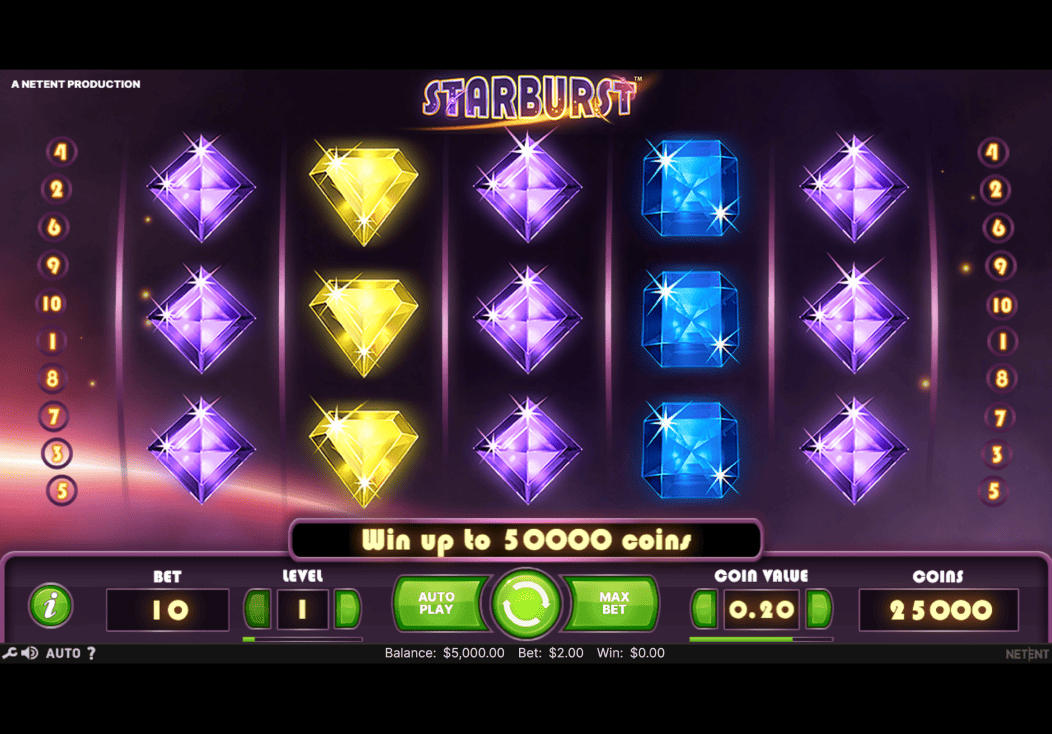This screenshot has width=1052, height=734.
Task: Click the Level slider bar
Action: pos(302,639)
